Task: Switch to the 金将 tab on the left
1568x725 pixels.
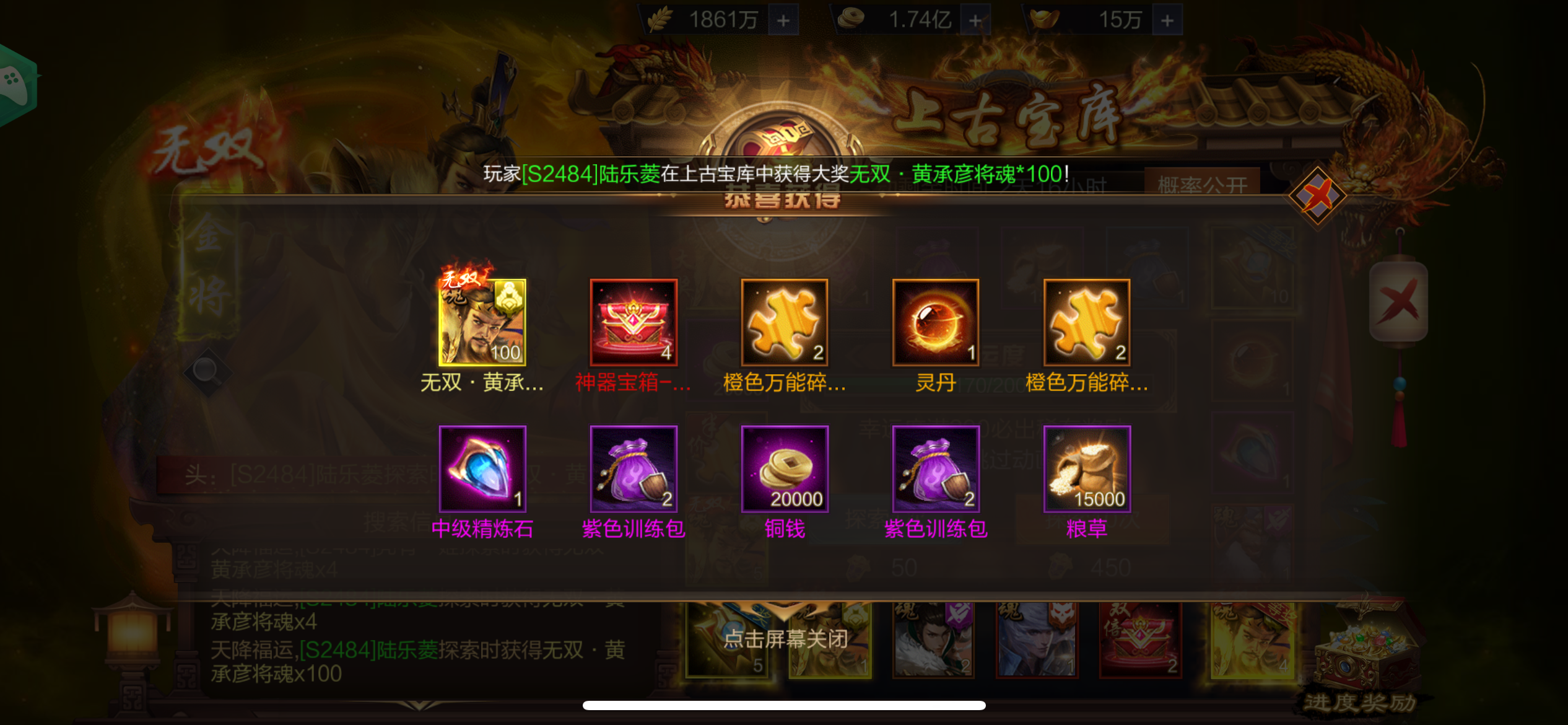Action: pyautogui.click(x=211, y=279)
